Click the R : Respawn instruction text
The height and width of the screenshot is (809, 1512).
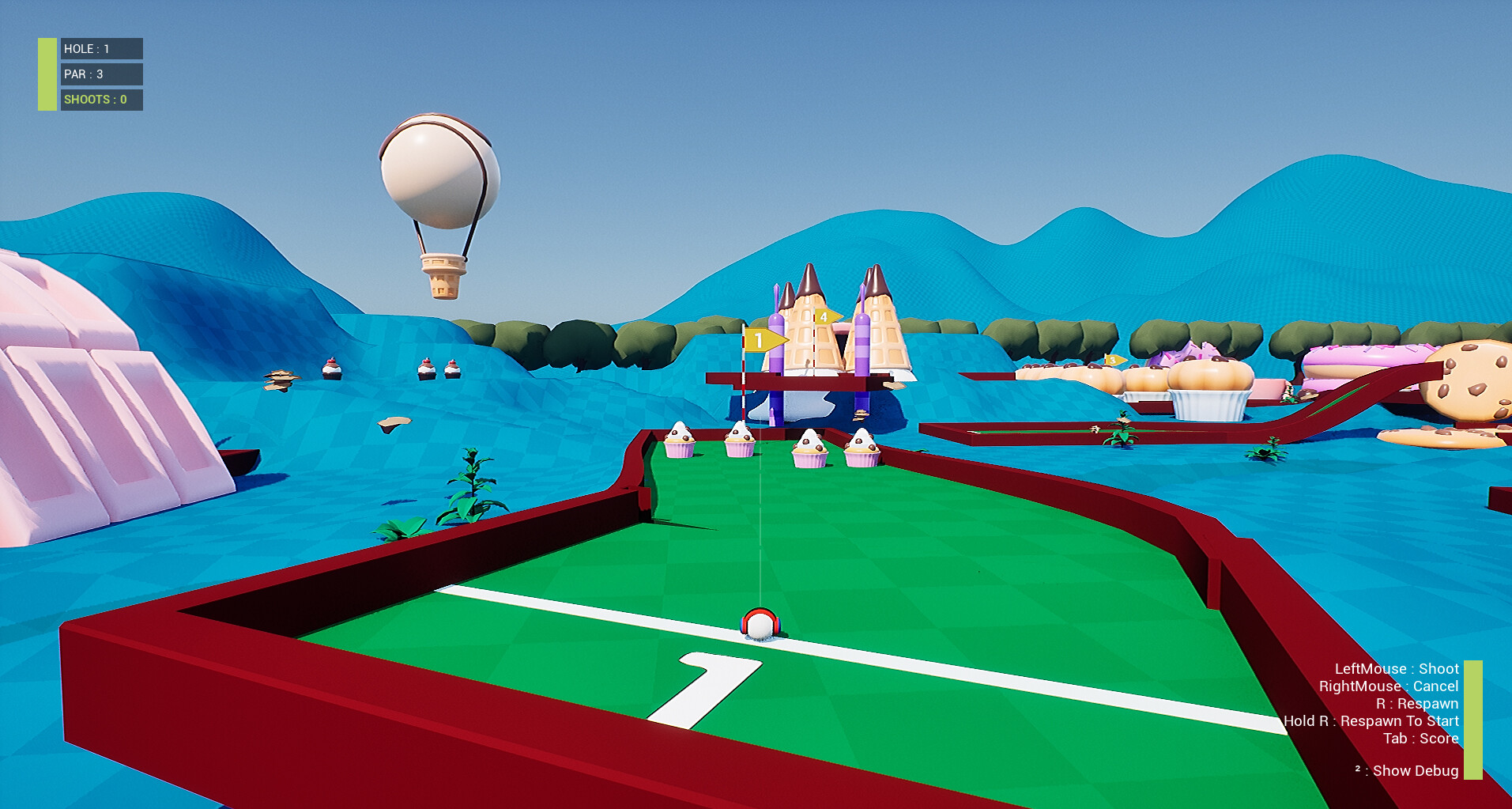[x=1419, y=703]
